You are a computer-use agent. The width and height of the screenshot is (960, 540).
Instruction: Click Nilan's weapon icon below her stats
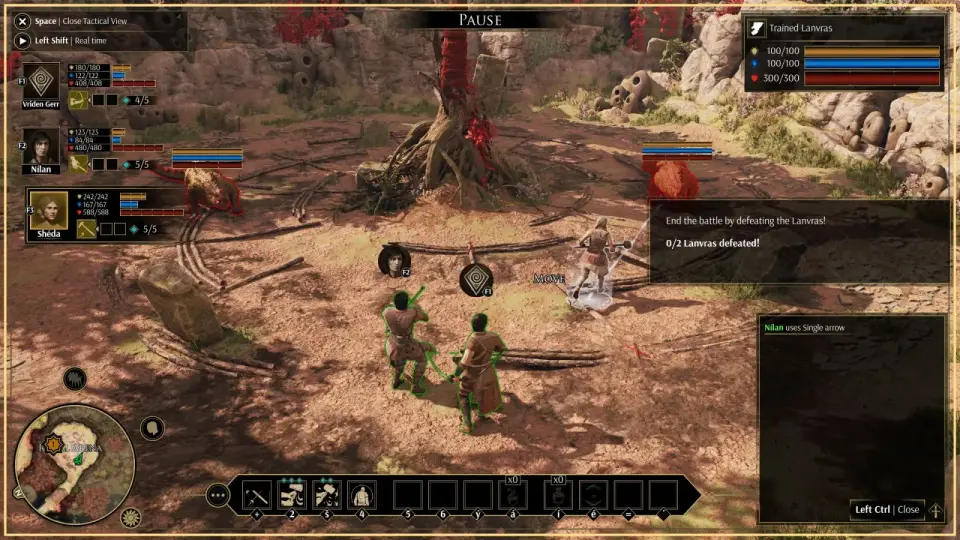click(77, 164)
